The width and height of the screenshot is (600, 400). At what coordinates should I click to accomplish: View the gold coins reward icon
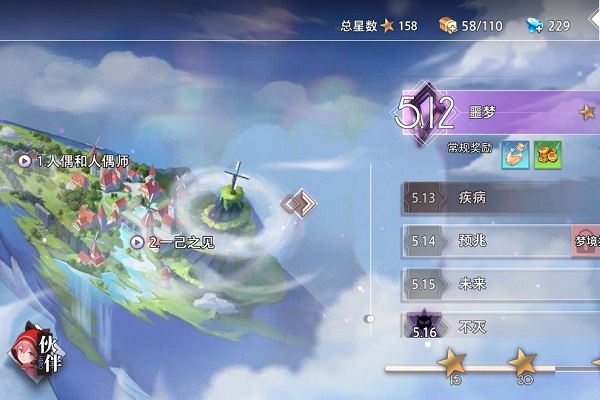click(x=547, y=154)
